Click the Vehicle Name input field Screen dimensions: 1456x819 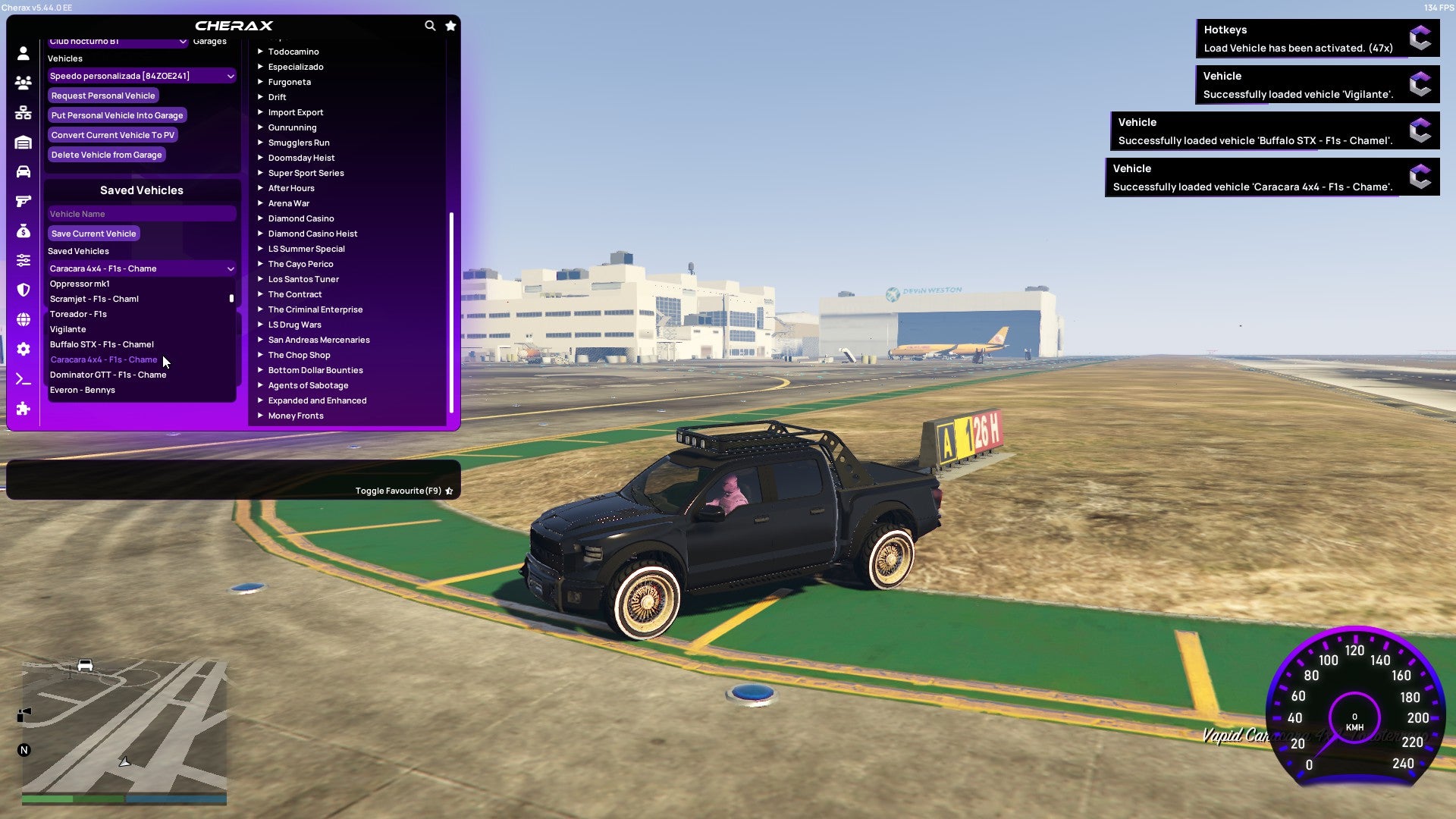[141, 213]
